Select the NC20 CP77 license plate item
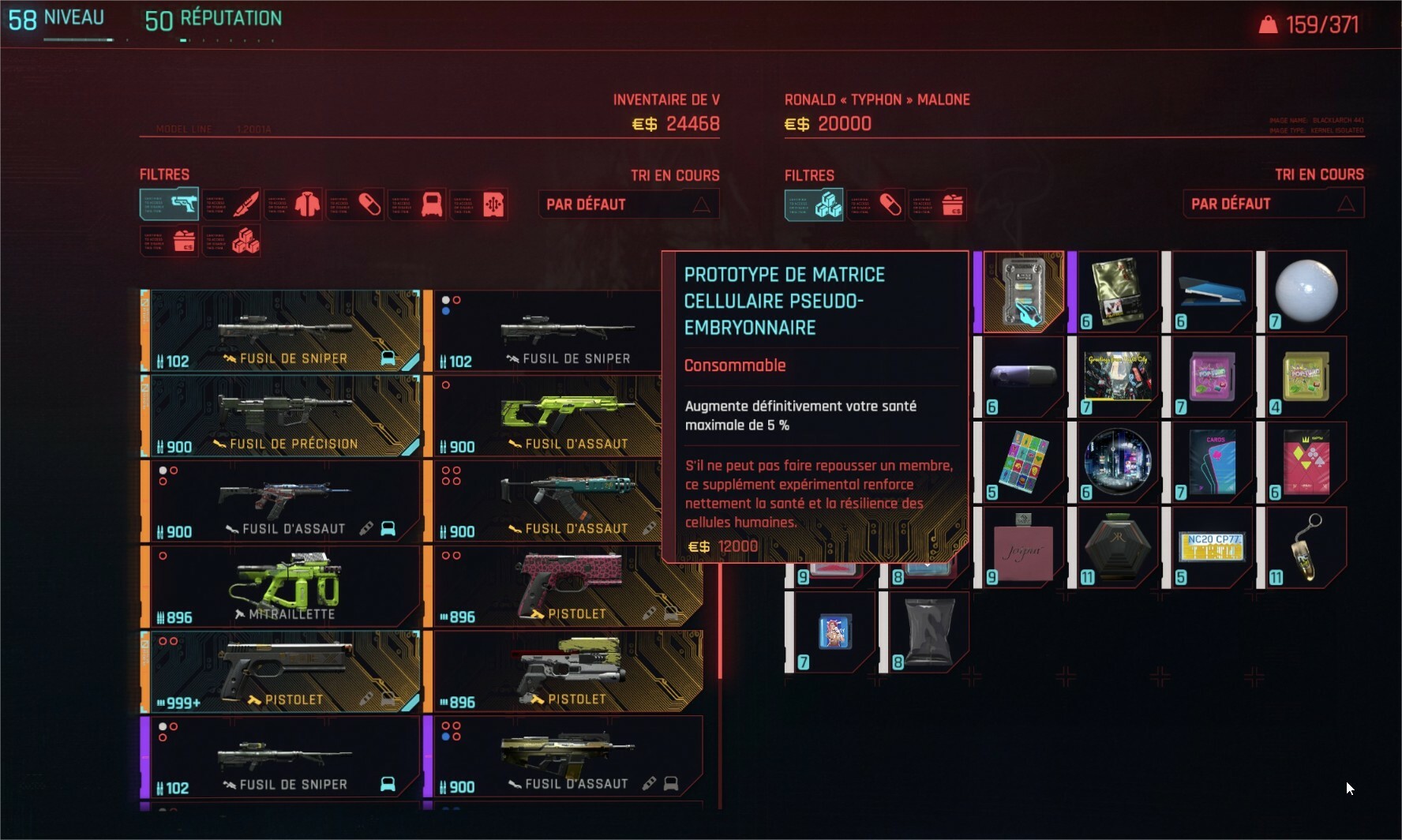1402x840 pixels. click(1211, 547)
